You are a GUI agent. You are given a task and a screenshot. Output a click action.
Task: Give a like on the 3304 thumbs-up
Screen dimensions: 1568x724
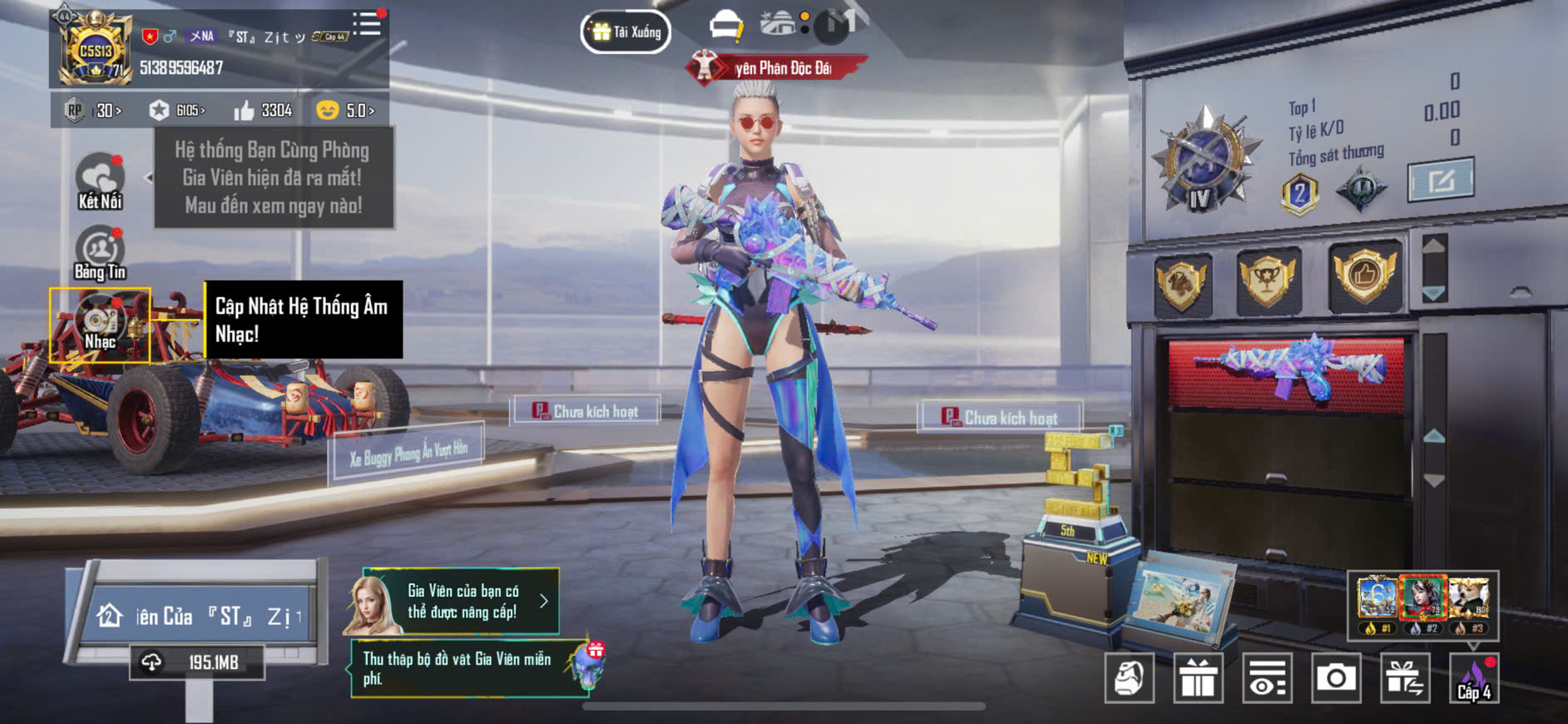coord(263,110)
